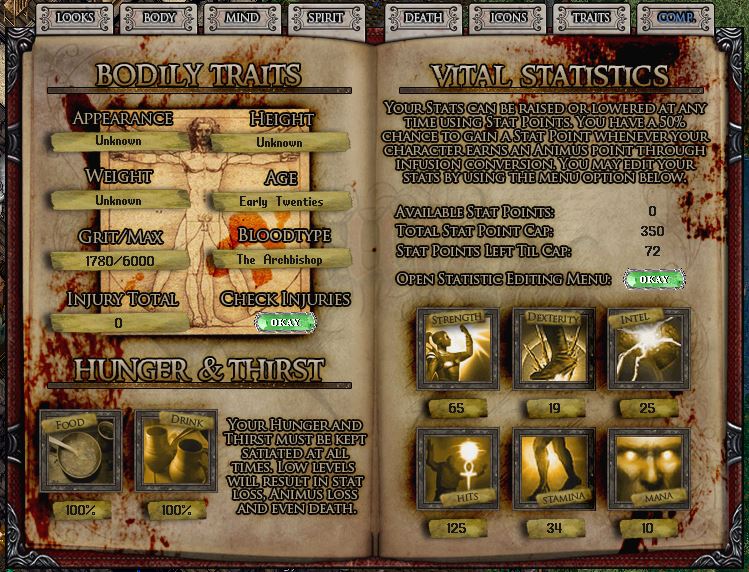Screen dimensions: 749x572
Task: Go to the Death tab
Action: click(423, 17)
